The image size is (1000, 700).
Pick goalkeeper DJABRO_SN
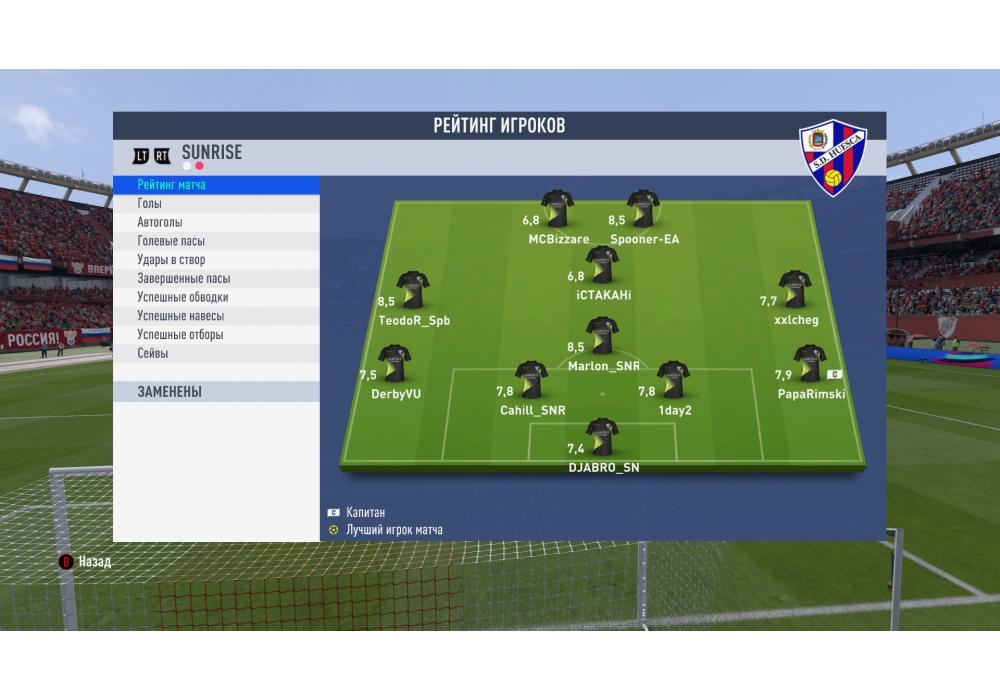[x=602, y=437]
